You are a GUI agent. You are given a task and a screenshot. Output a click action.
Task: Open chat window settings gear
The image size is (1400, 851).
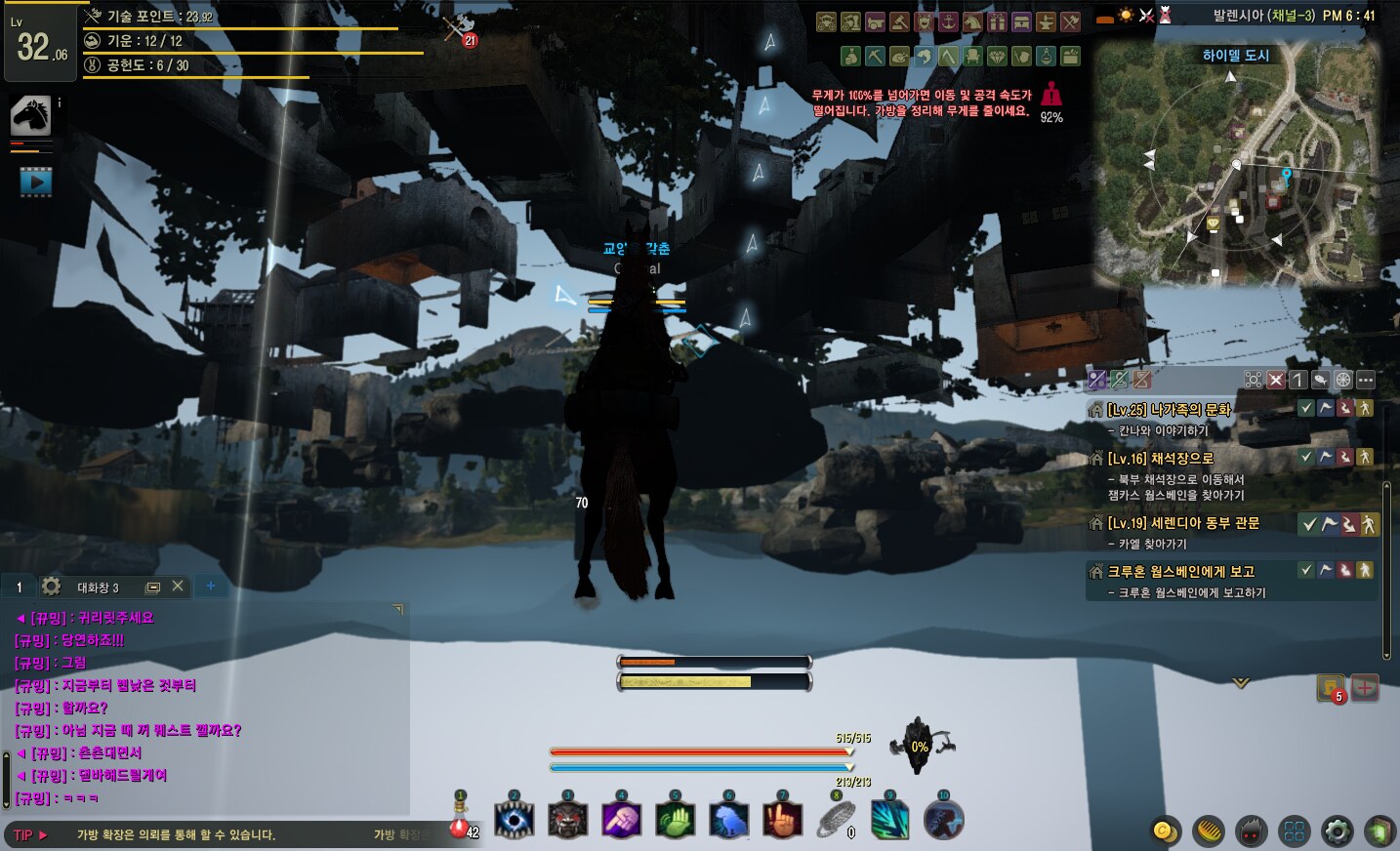click(x=52, y=587)
